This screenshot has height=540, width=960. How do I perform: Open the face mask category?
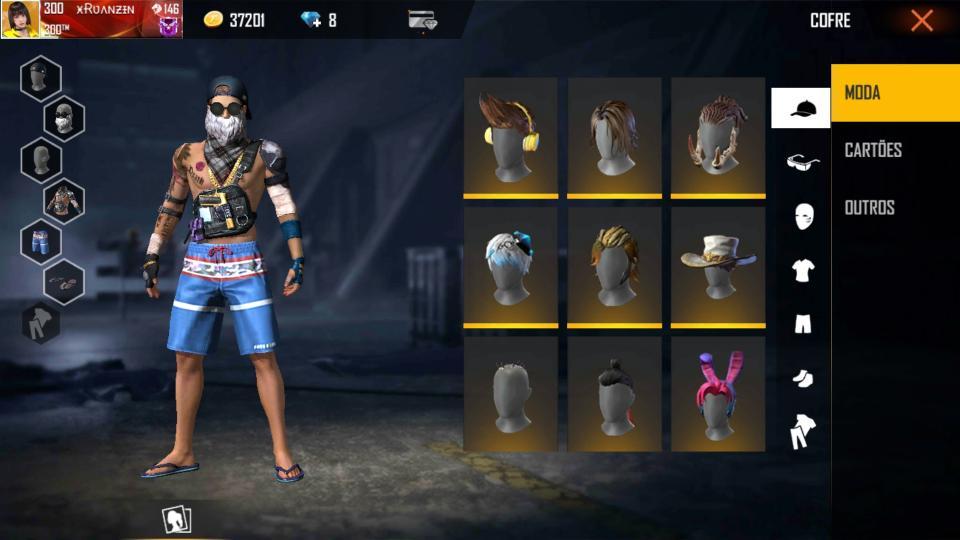click(802, 216)
